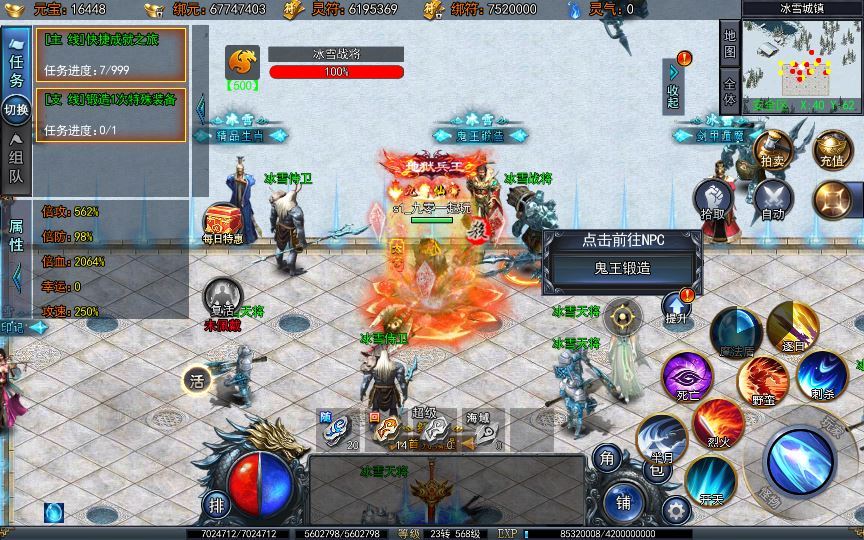Open the 任务 quest tab

(16, 65)
